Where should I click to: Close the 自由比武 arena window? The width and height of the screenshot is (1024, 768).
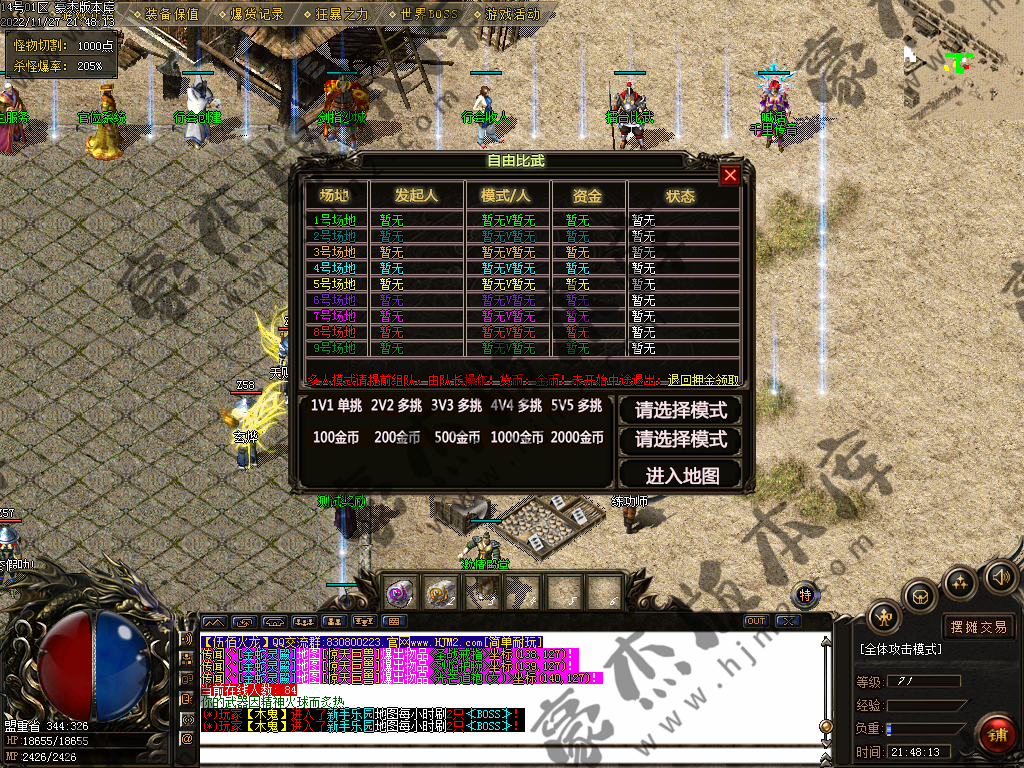730,176
